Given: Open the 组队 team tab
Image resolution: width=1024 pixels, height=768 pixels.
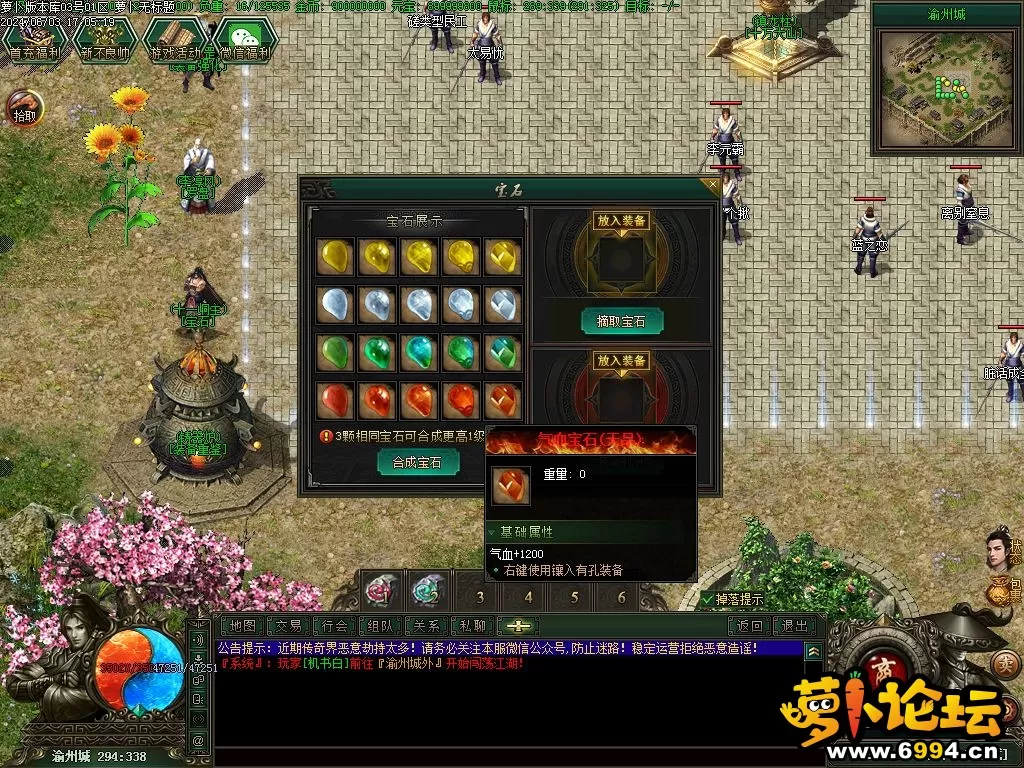Looking at the screenshot, I should 381,626.
